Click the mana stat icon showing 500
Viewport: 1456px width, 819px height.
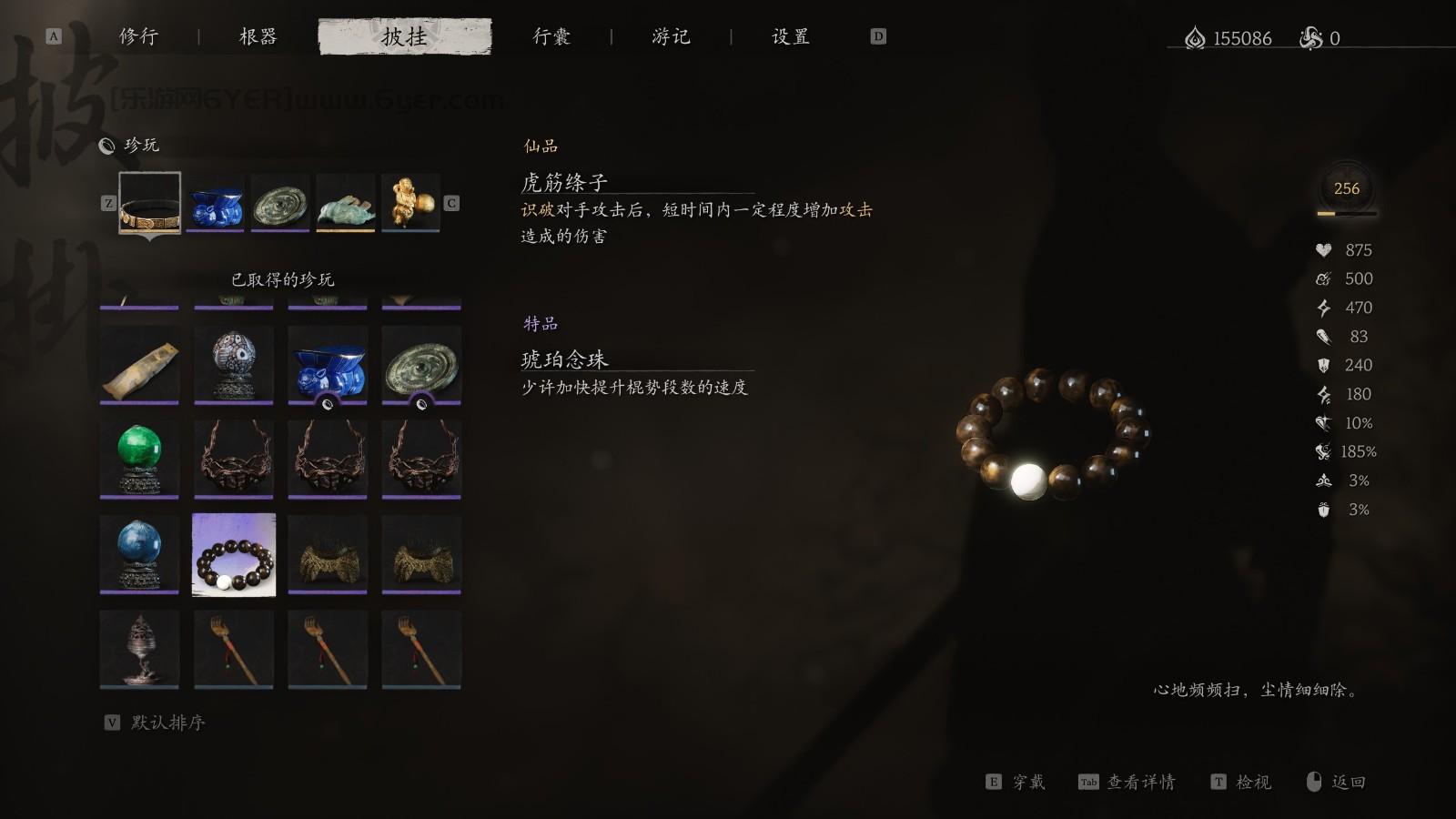point(1323,278)
